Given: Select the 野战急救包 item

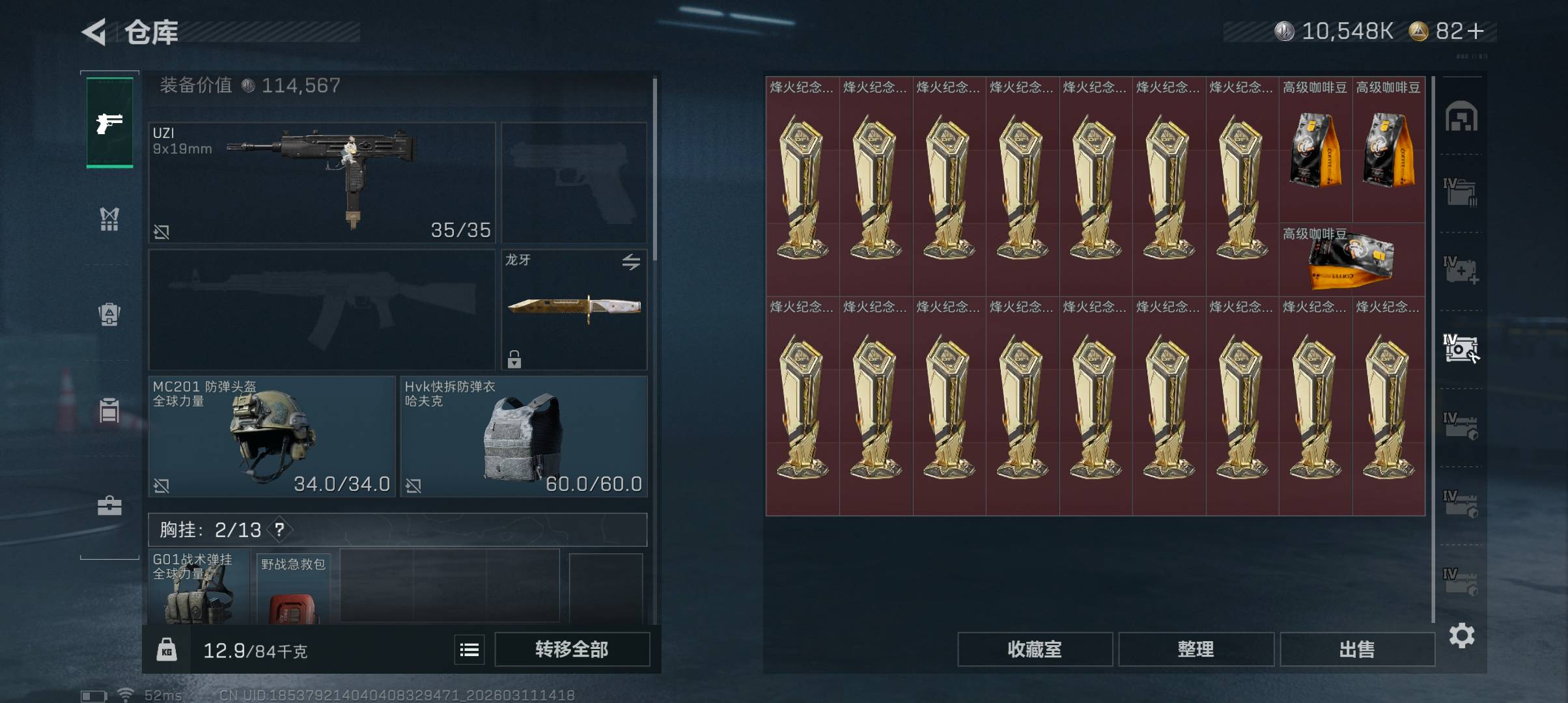Looking at the screenshot, I should pos(293,589).
